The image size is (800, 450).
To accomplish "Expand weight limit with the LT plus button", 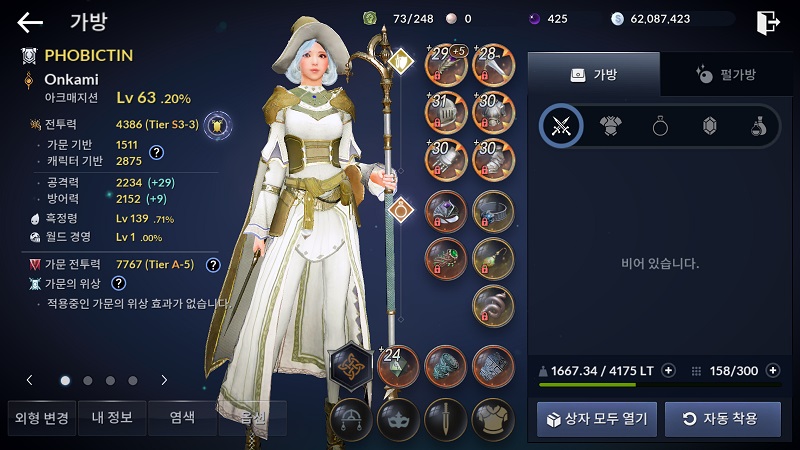I will click(x=668, y=370).
